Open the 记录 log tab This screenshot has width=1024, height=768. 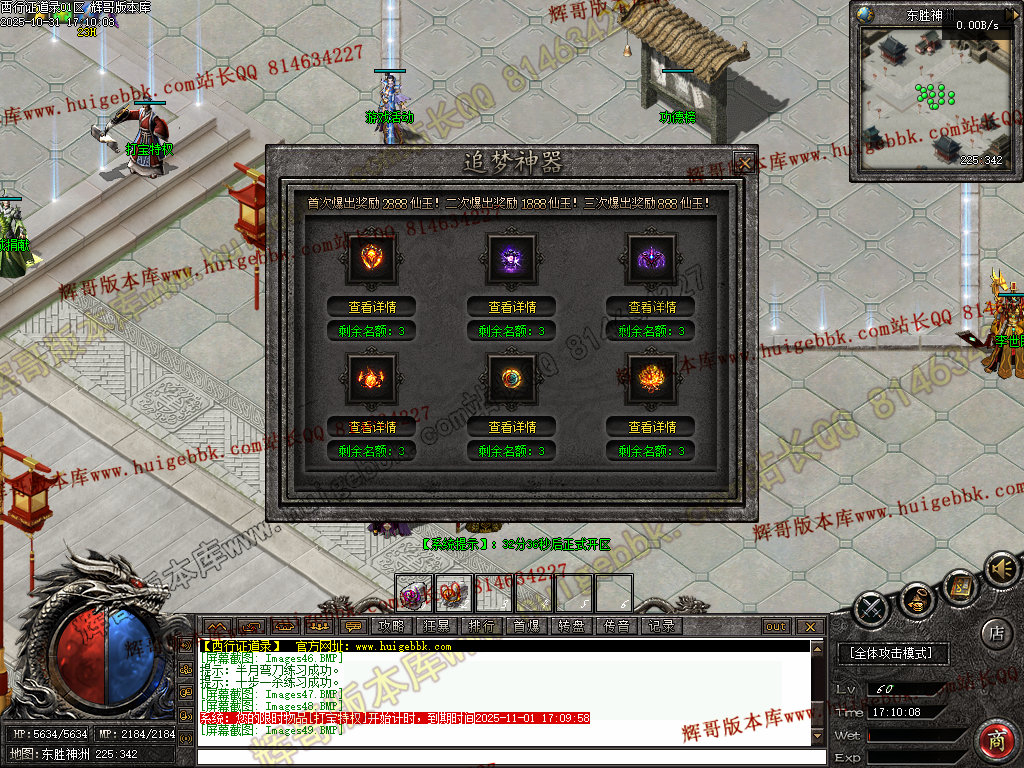click(x=661, y=626)
